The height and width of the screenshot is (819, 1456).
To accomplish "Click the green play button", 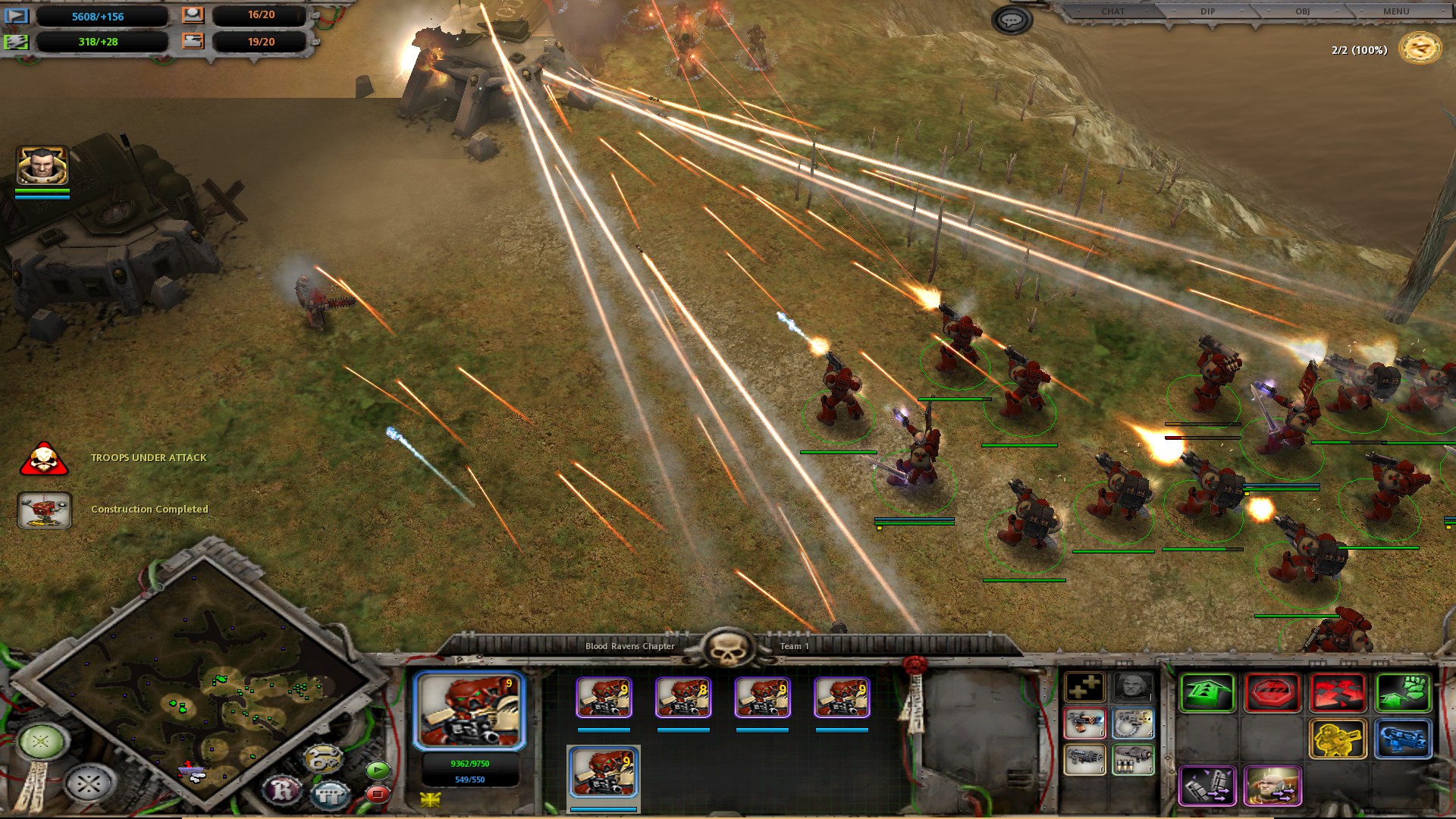I will (378, 770).
